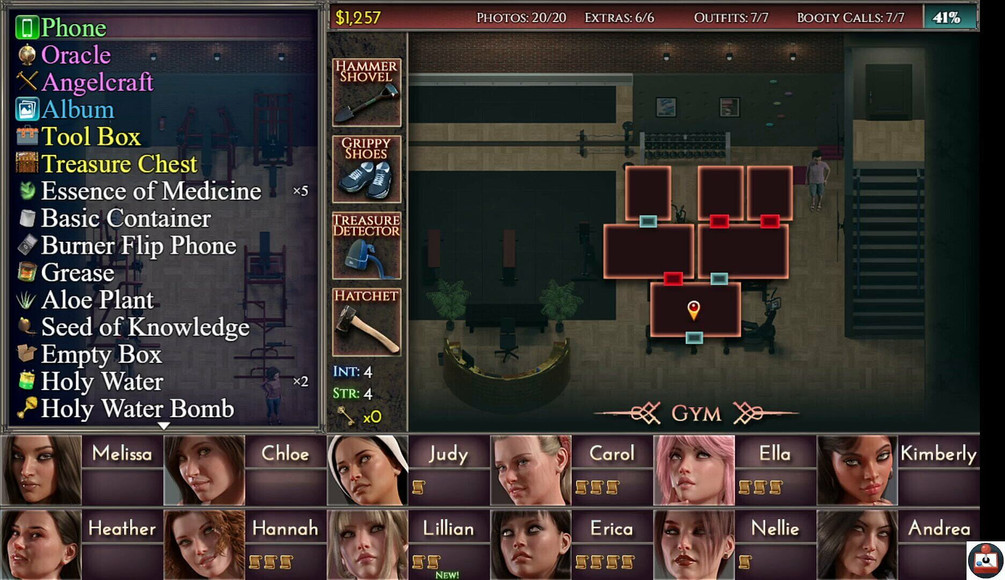Open Melissa's character panel
The height and width of the screenshot is (580, 1005).
[x=43, y=469]
